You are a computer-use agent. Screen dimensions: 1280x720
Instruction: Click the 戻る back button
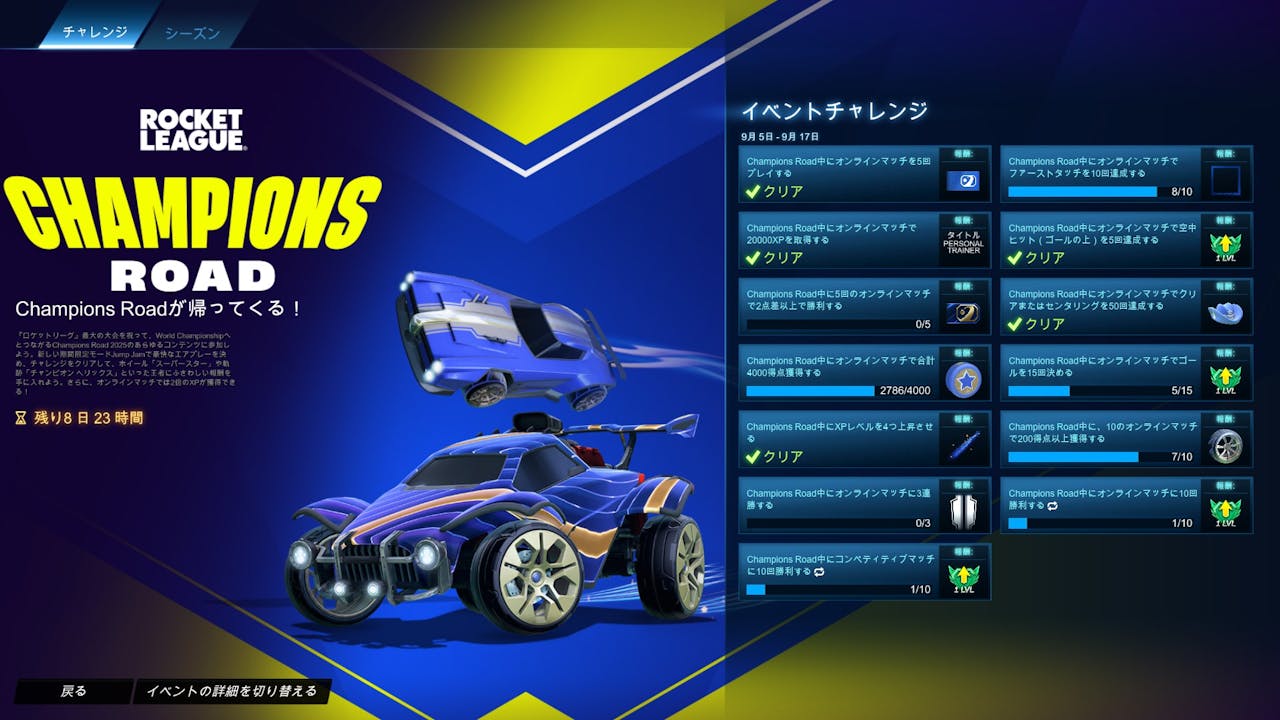[x=73, y=691]
